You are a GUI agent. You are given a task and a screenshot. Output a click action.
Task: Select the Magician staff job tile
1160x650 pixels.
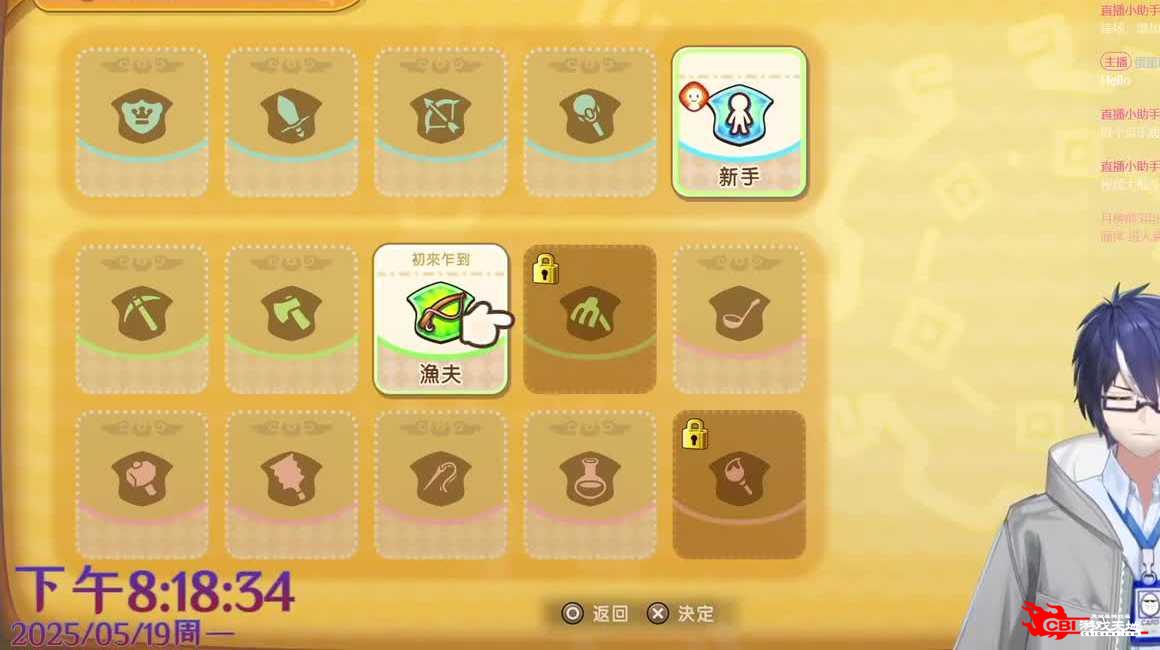pyautogui.click(x=590, y=121)
